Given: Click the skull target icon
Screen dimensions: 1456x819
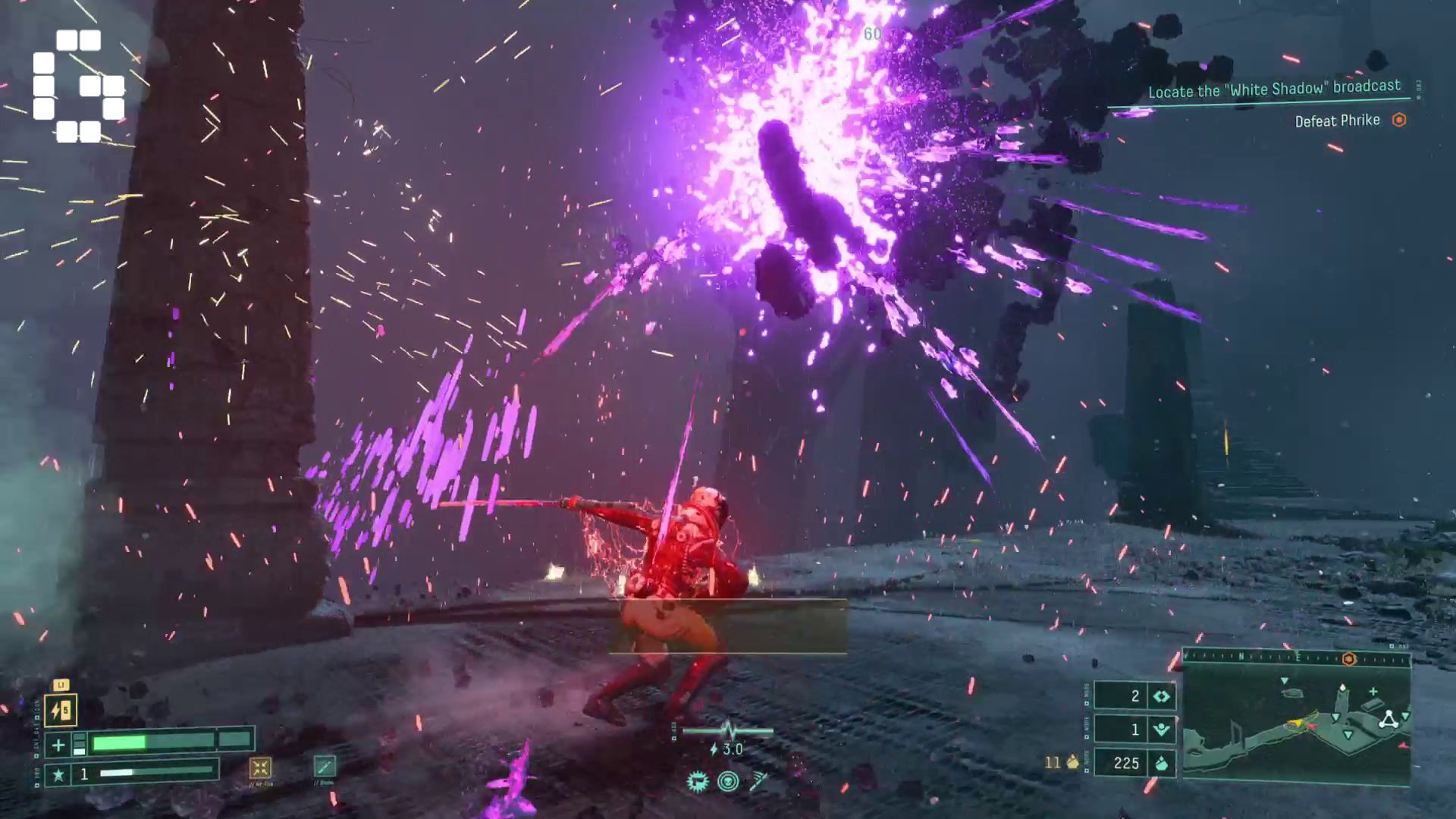Looking at the screenshot, I should pos(728,781).
